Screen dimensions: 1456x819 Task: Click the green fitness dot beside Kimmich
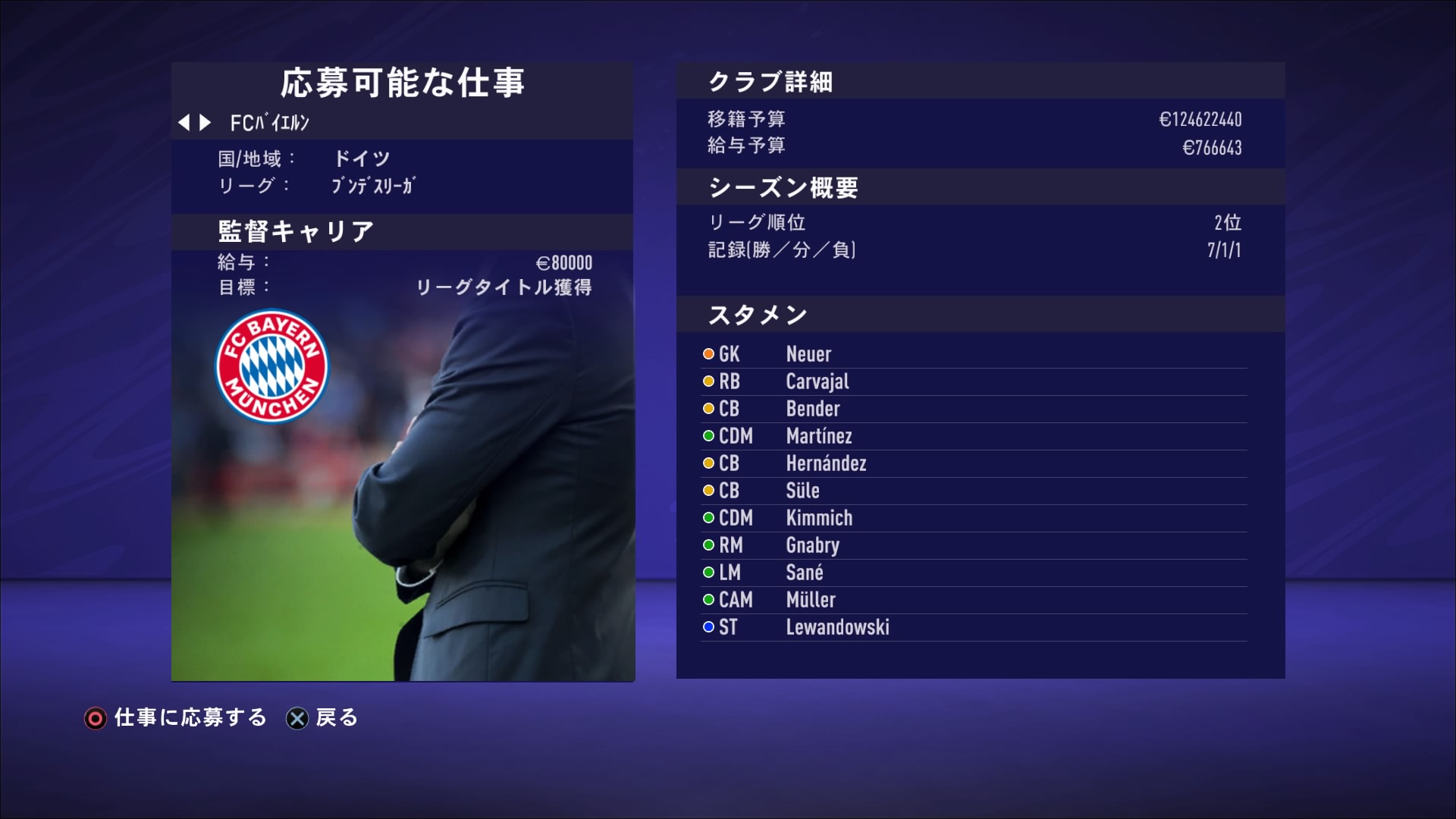tap(707, 518)
